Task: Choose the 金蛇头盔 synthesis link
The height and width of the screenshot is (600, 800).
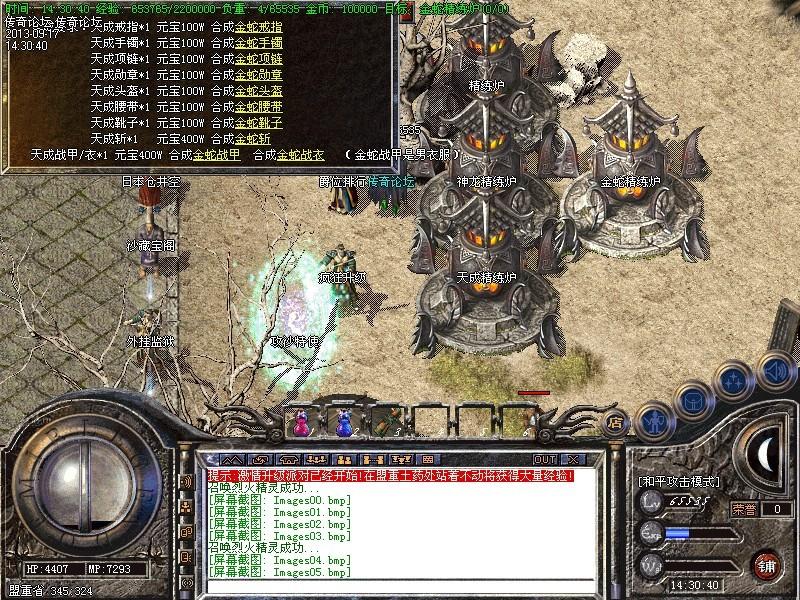Action: point(259,91)
